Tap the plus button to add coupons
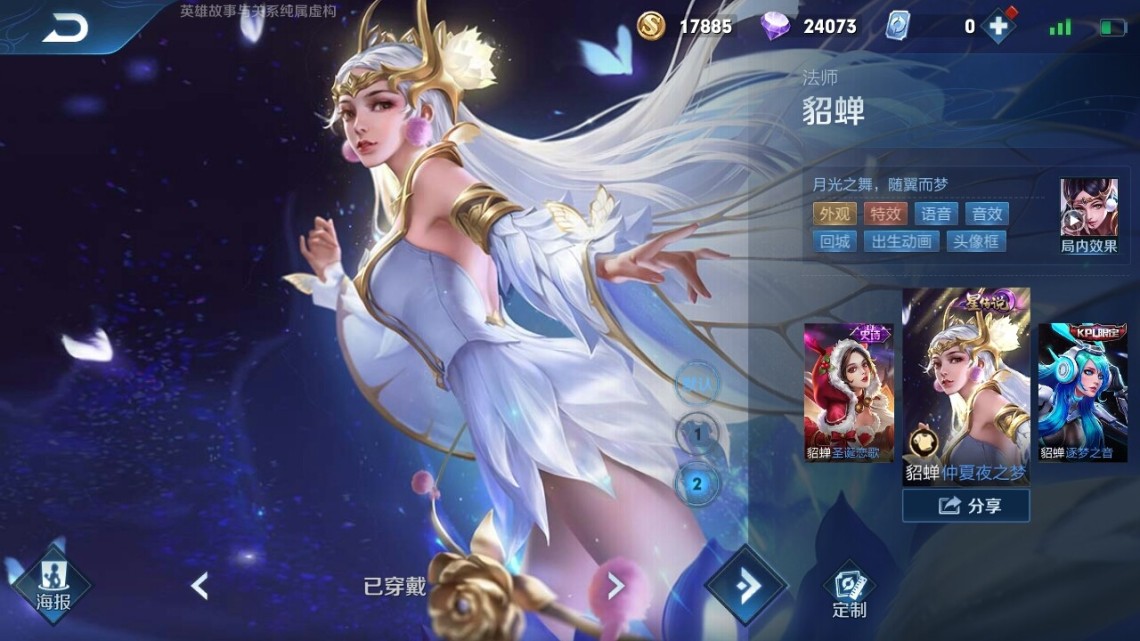This screenshot has height=641, width=1140. click(997, 27)
